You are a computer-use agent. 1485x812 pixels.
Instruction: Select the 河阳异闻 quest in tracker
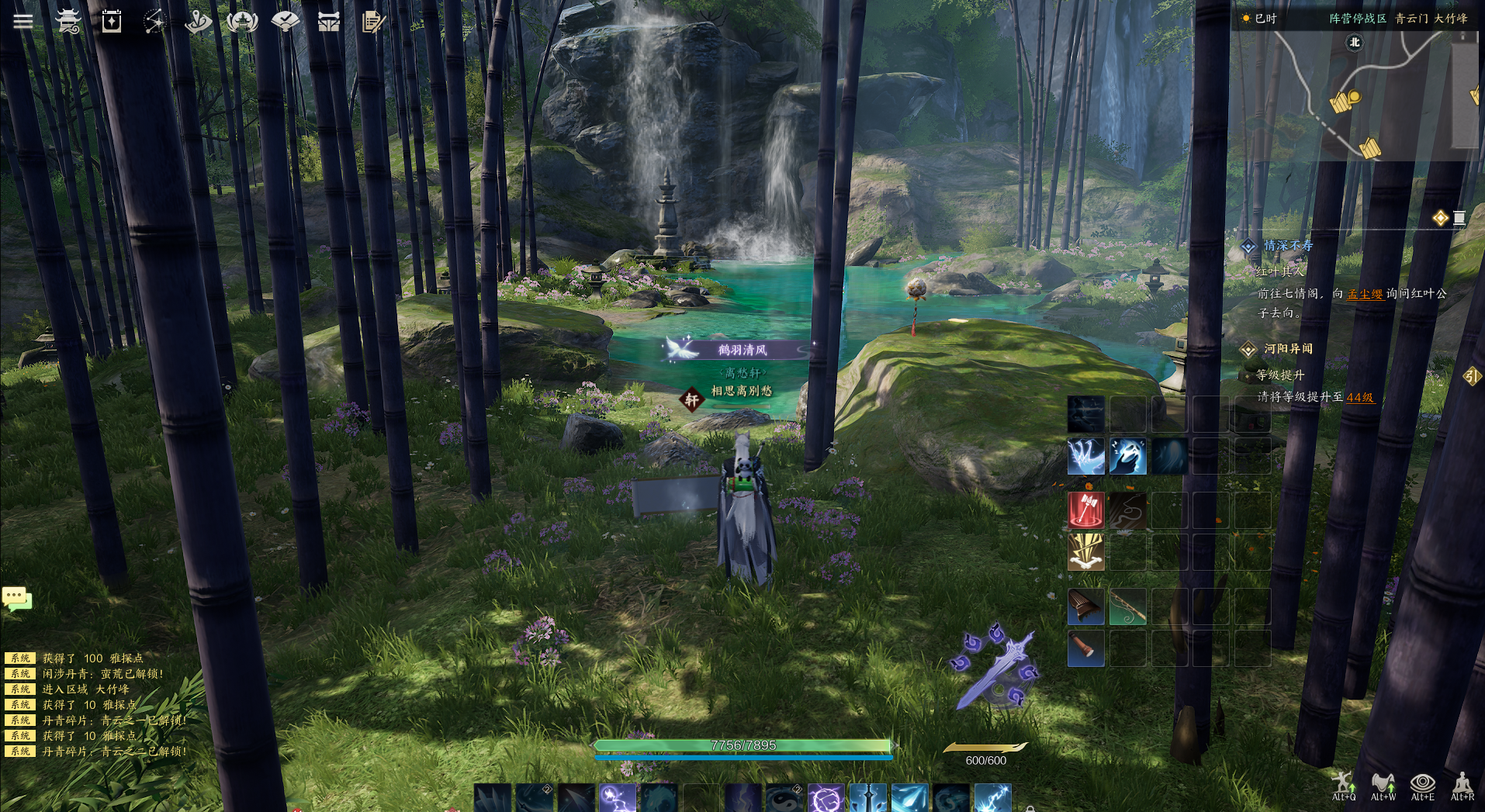click(1288, 349)
